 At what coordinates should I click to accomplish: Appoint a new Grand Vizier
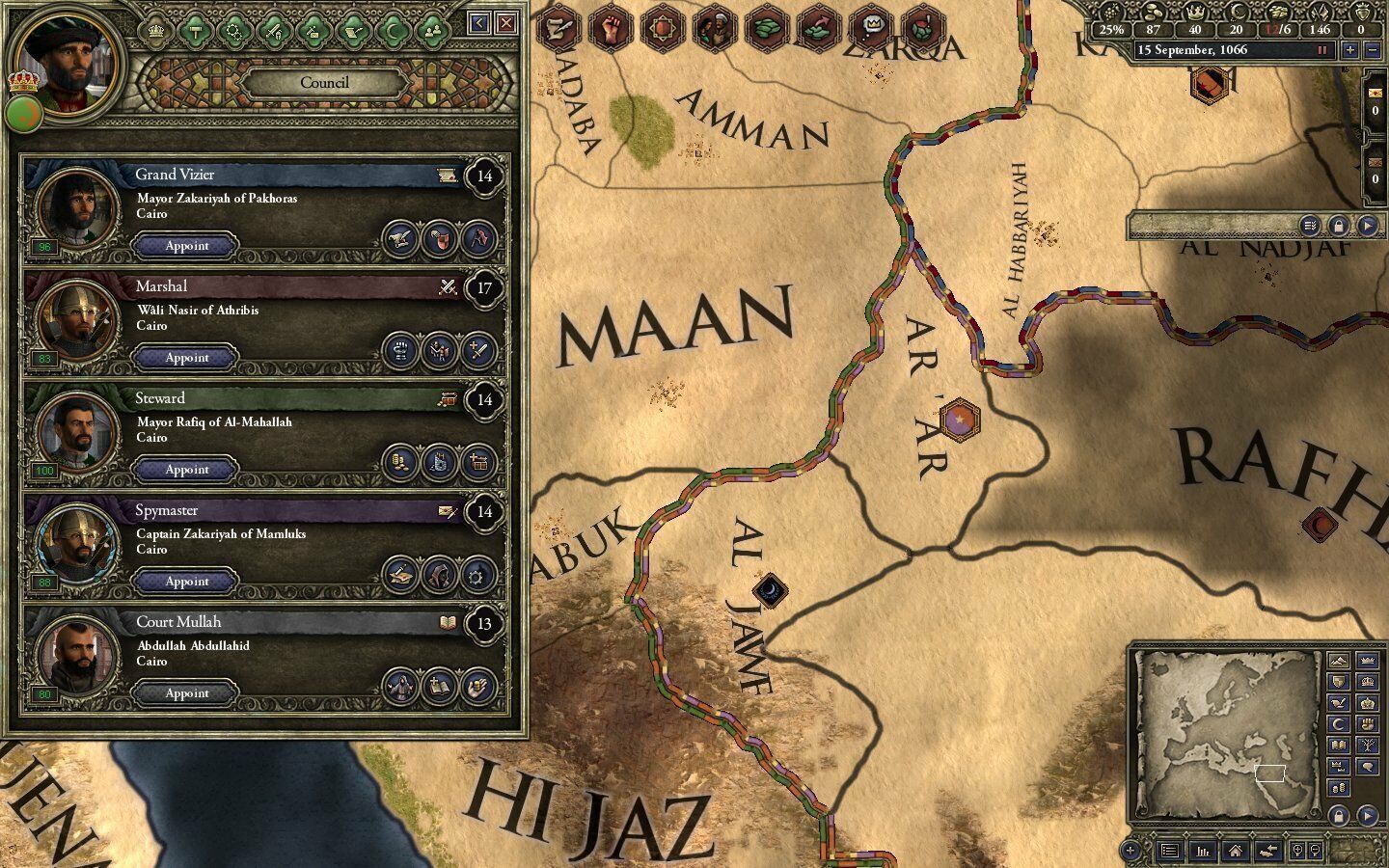point(186,246)
